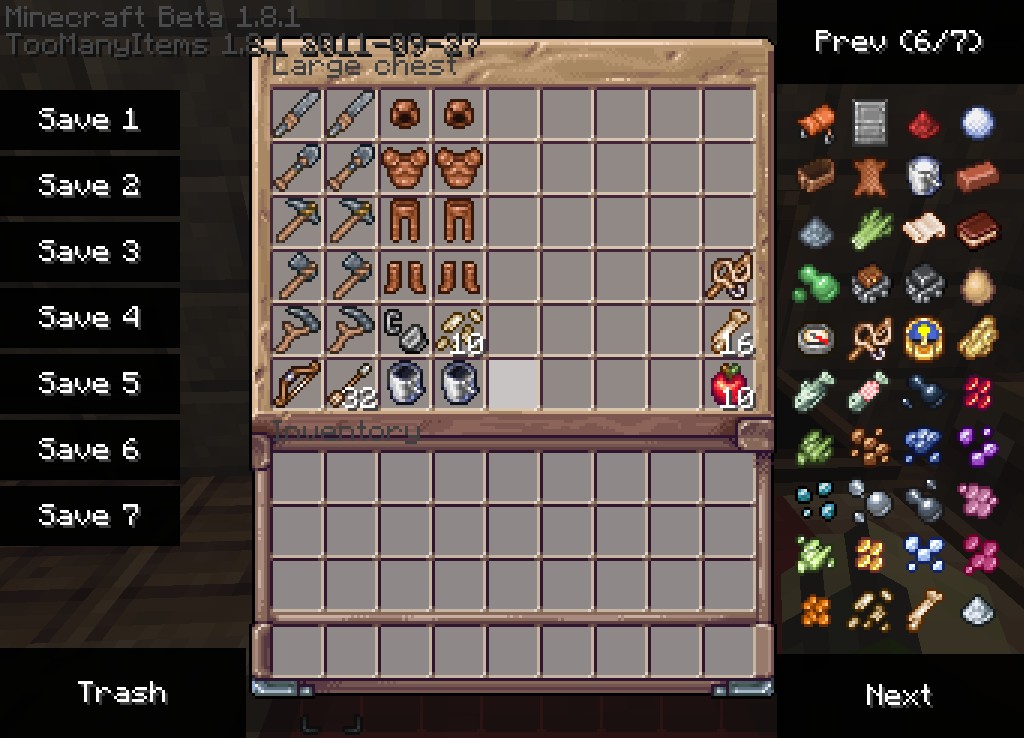This screenshot has height=738, width=1024.
Task: Pick the egg from the item palette
Action: [x=978, y=286]
